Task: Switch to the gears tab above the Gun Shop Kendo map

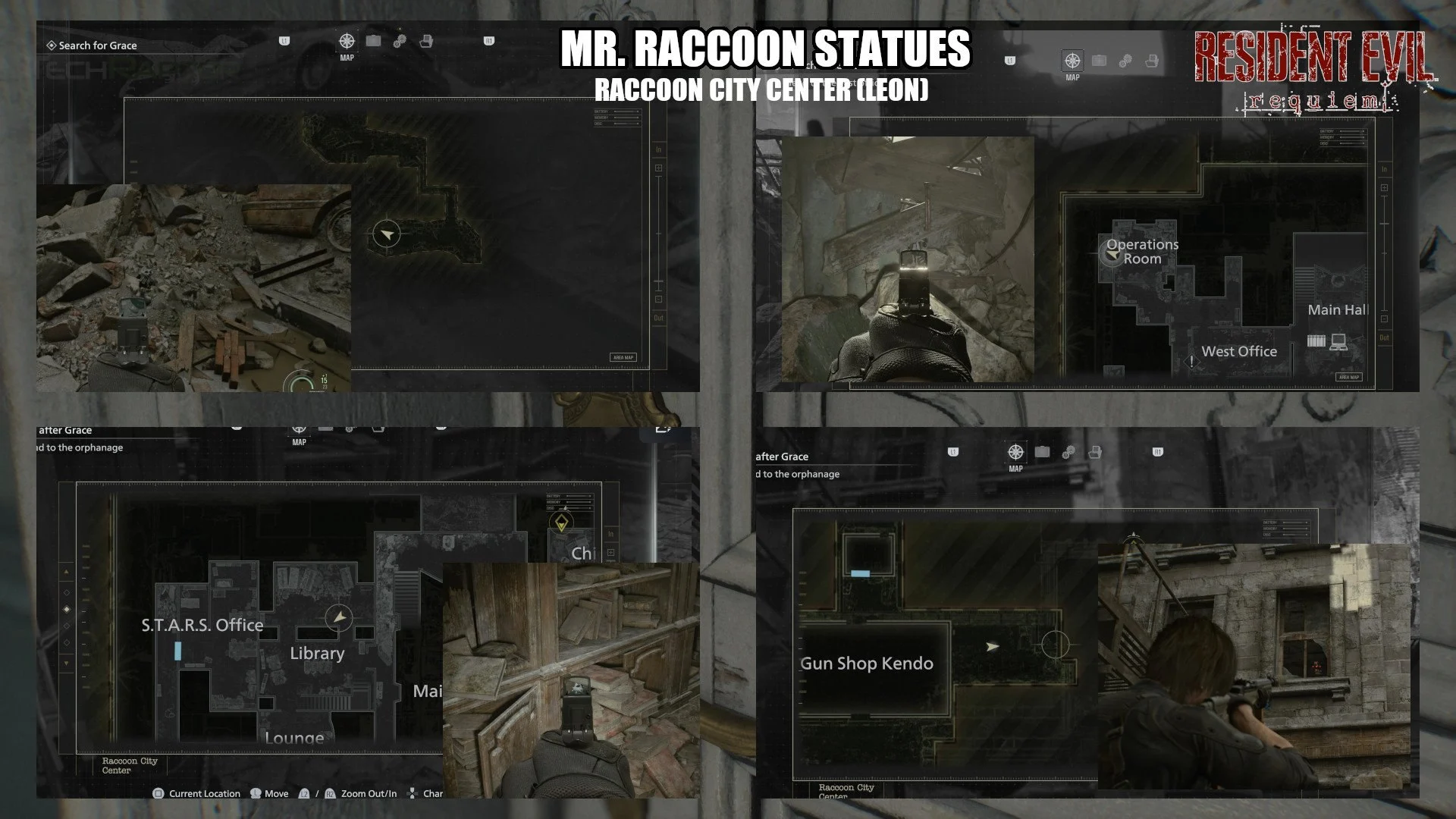Action: pyautogui.click(x=1068, y=453)
